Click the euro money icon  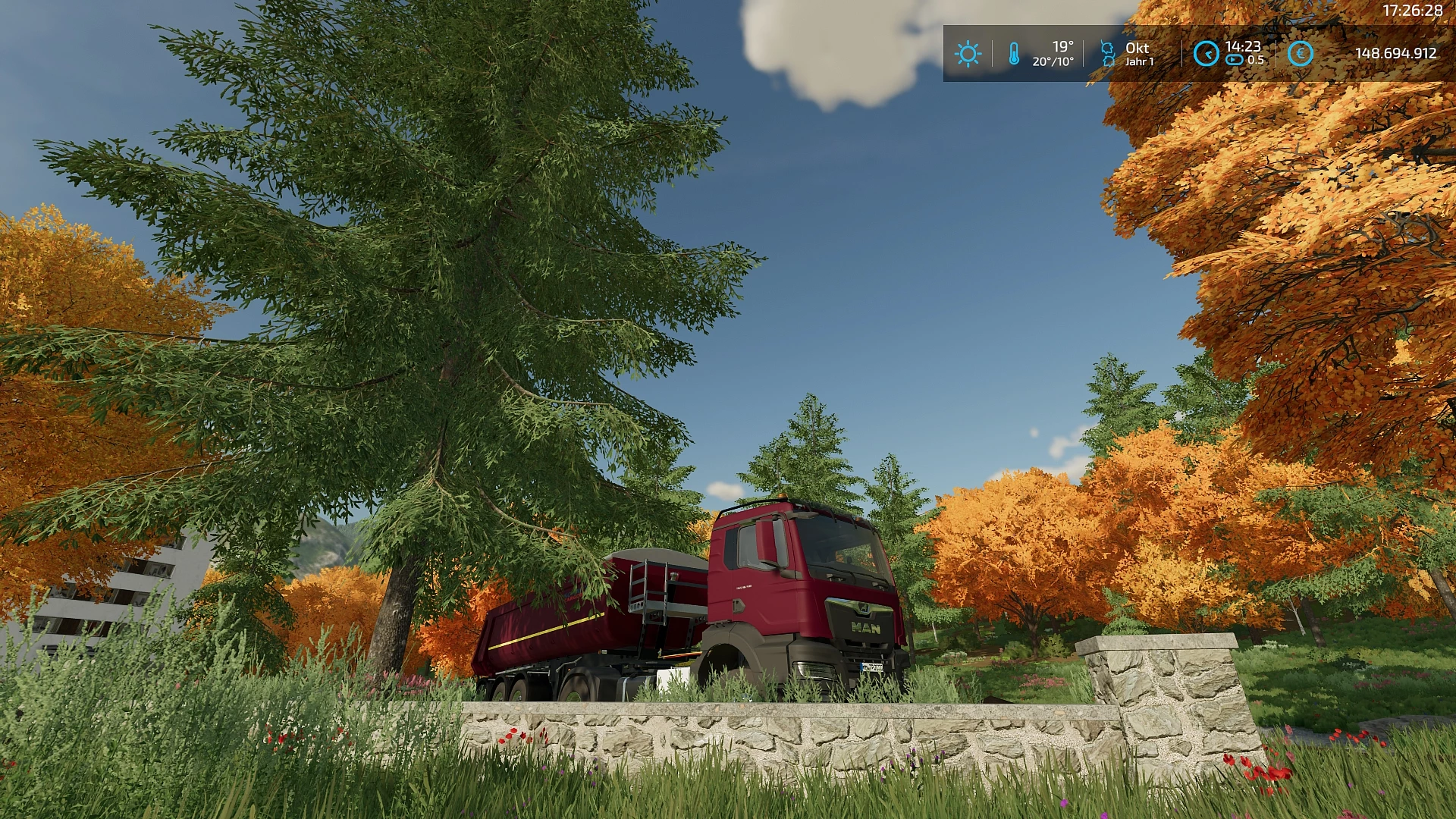tap(1300, 54)
